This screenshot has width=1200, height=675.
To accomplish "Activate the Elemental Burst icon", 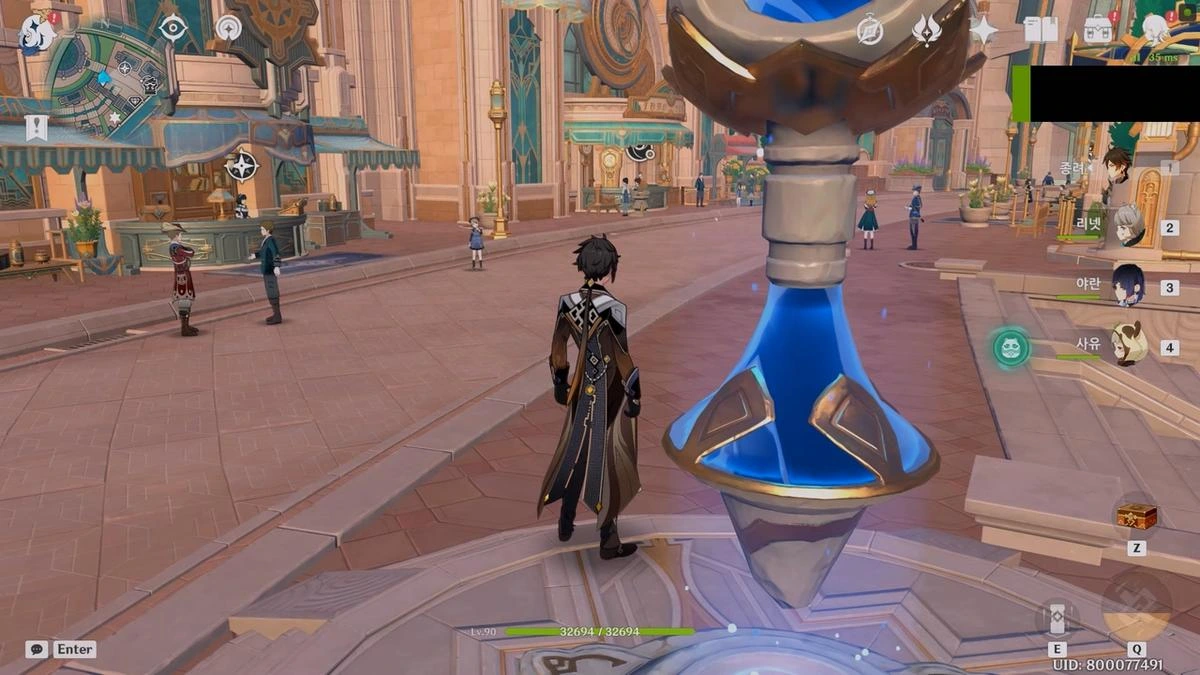I will click(x=1136, y=605).
